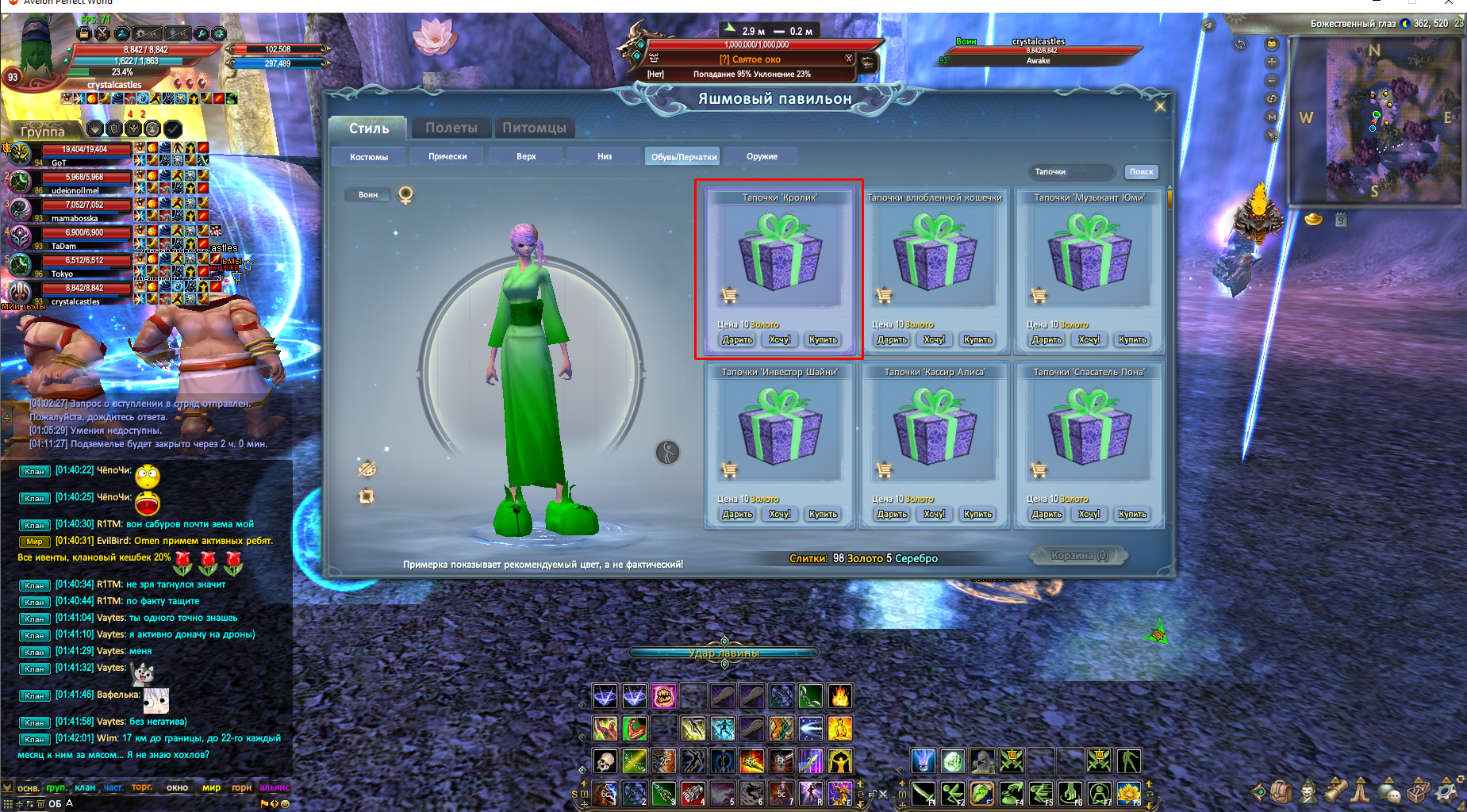Toggle the female gender symbol in preview
The image size is (1467, 812).
[405, 195]
